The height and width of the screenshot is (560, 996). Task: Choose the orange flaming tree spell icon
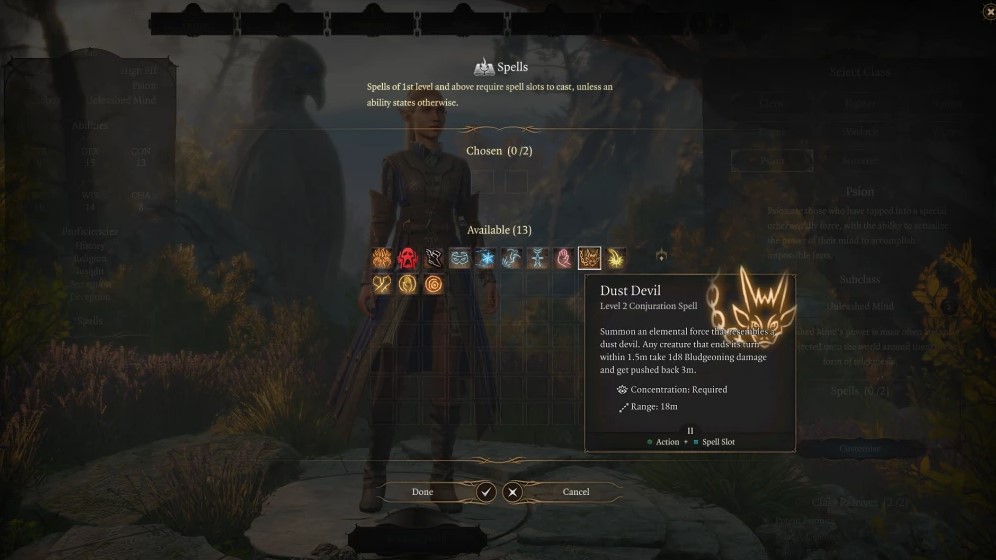pos(381,259)
